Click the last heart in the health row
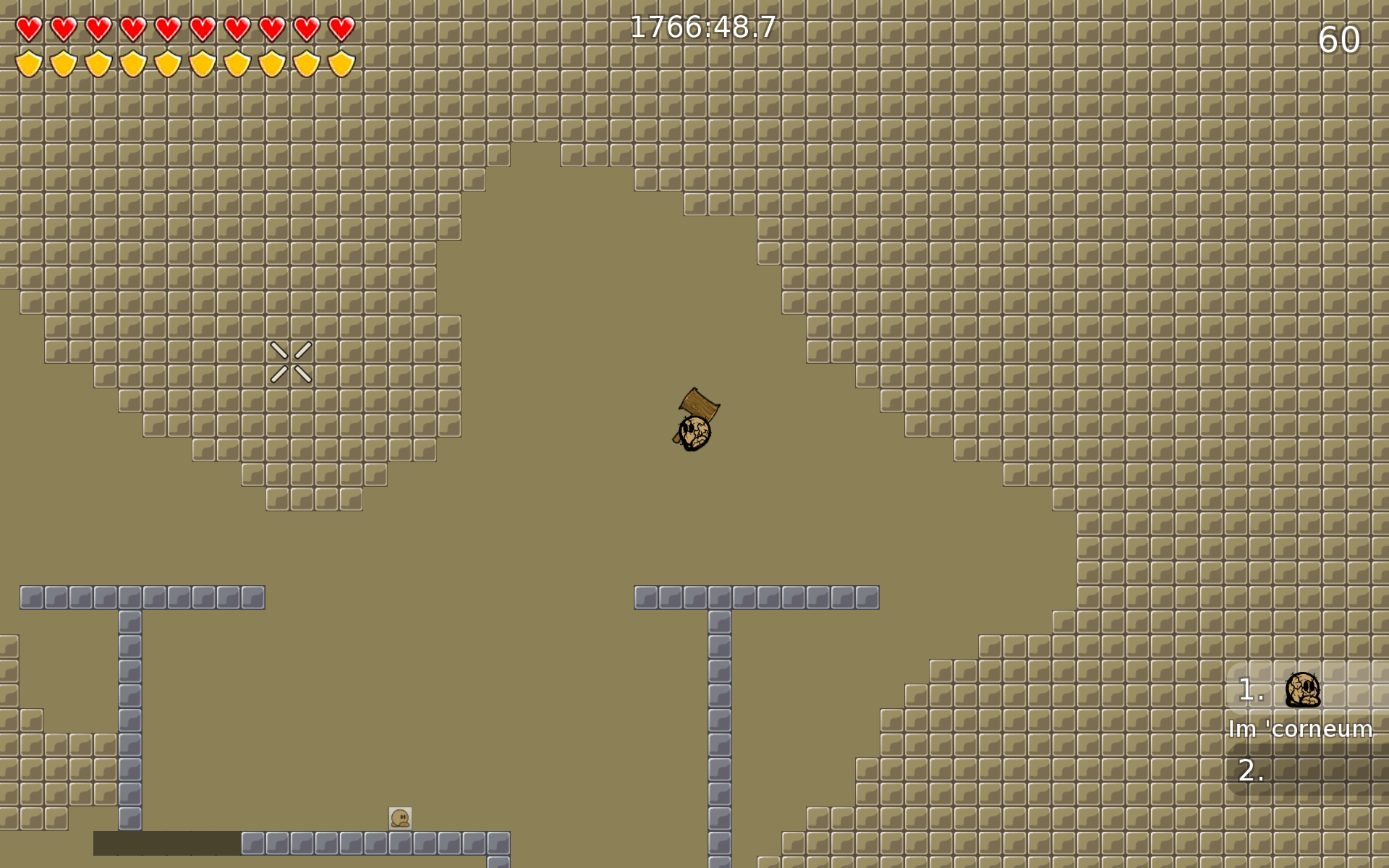Screen dimensions: 1389x868 click(340, 27)
